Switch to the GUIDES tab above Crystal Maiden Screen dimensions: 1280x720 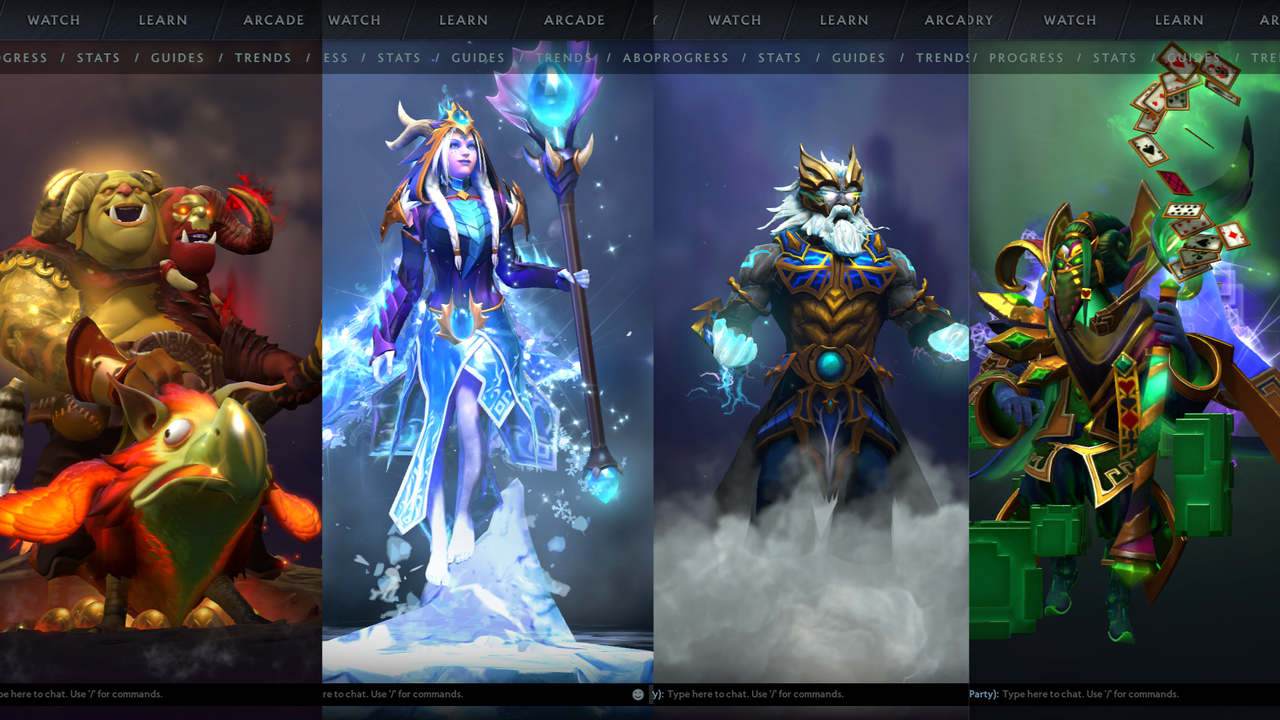[478, 57]
